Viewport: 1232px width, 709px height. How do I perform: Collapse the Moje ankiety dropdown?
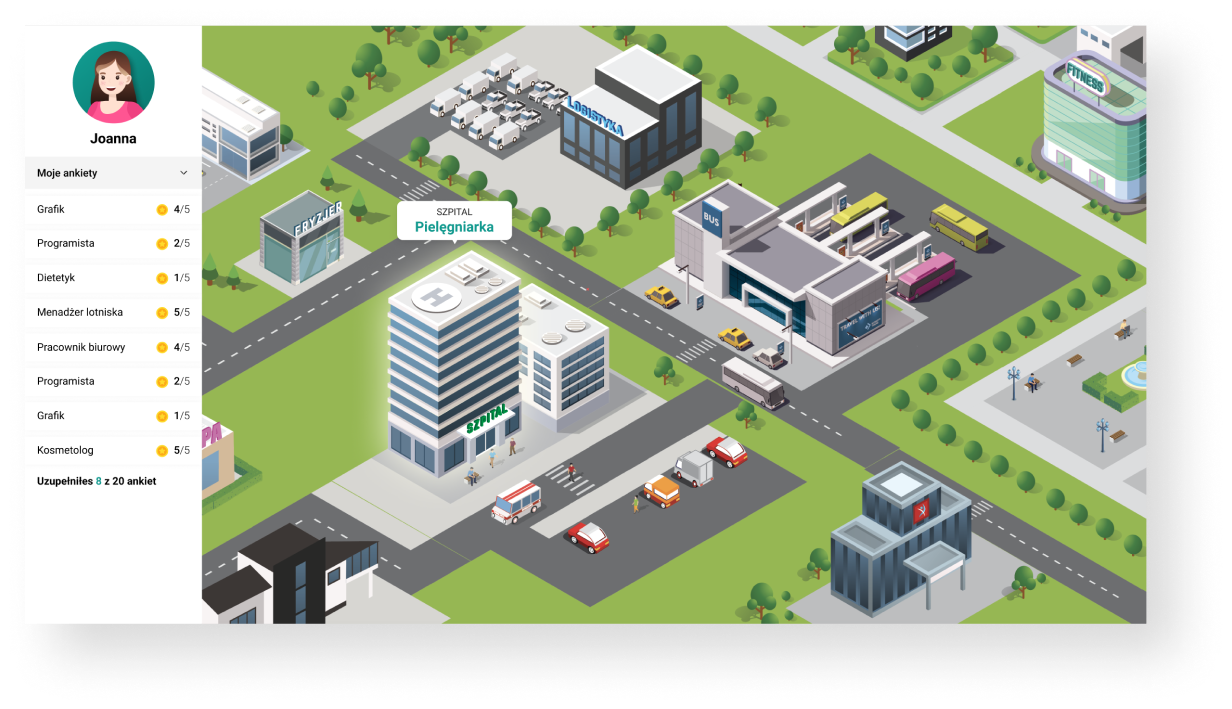183,173
